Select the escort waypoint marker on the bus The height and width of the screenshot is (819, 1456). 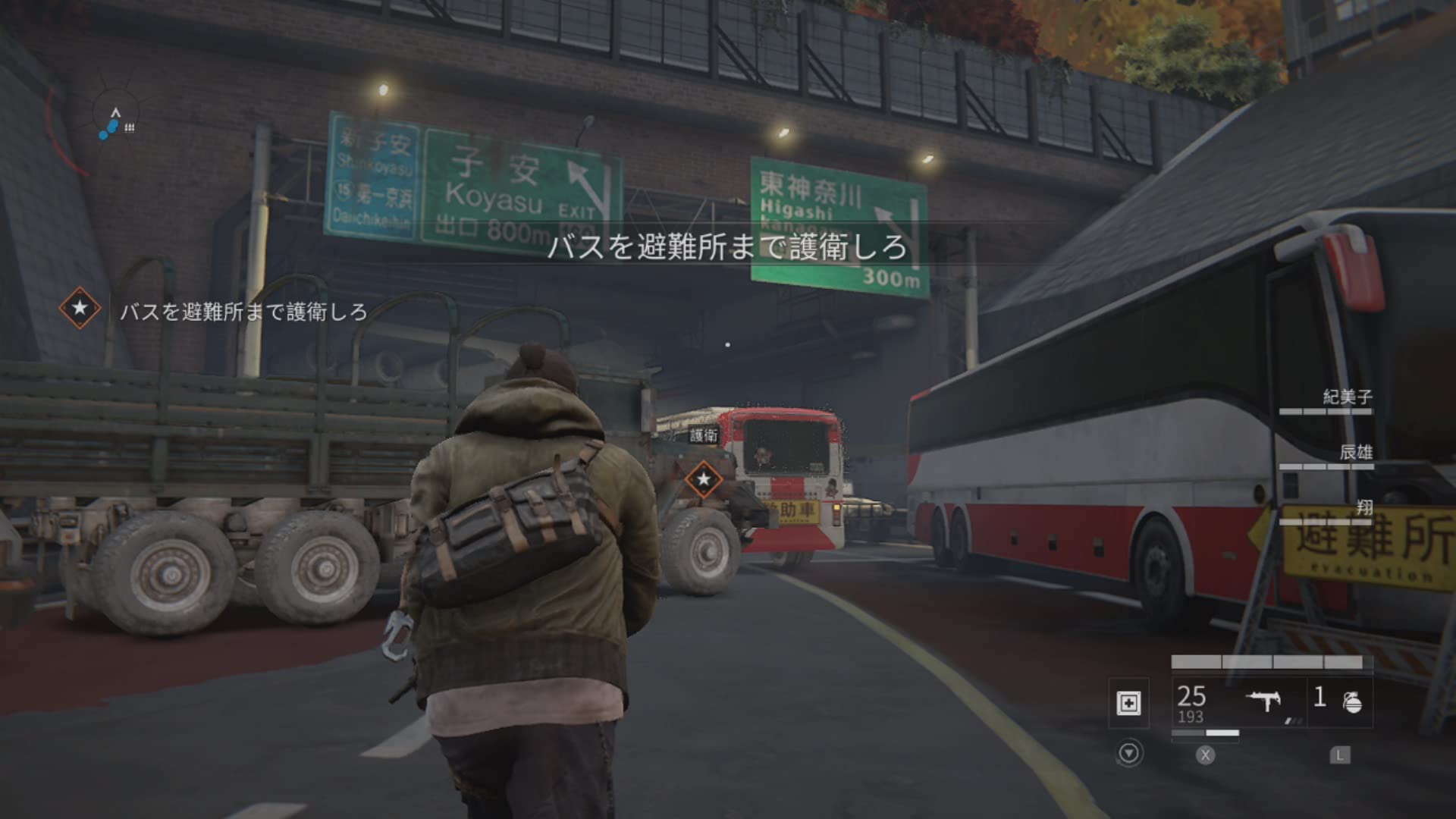coord(704,479)
